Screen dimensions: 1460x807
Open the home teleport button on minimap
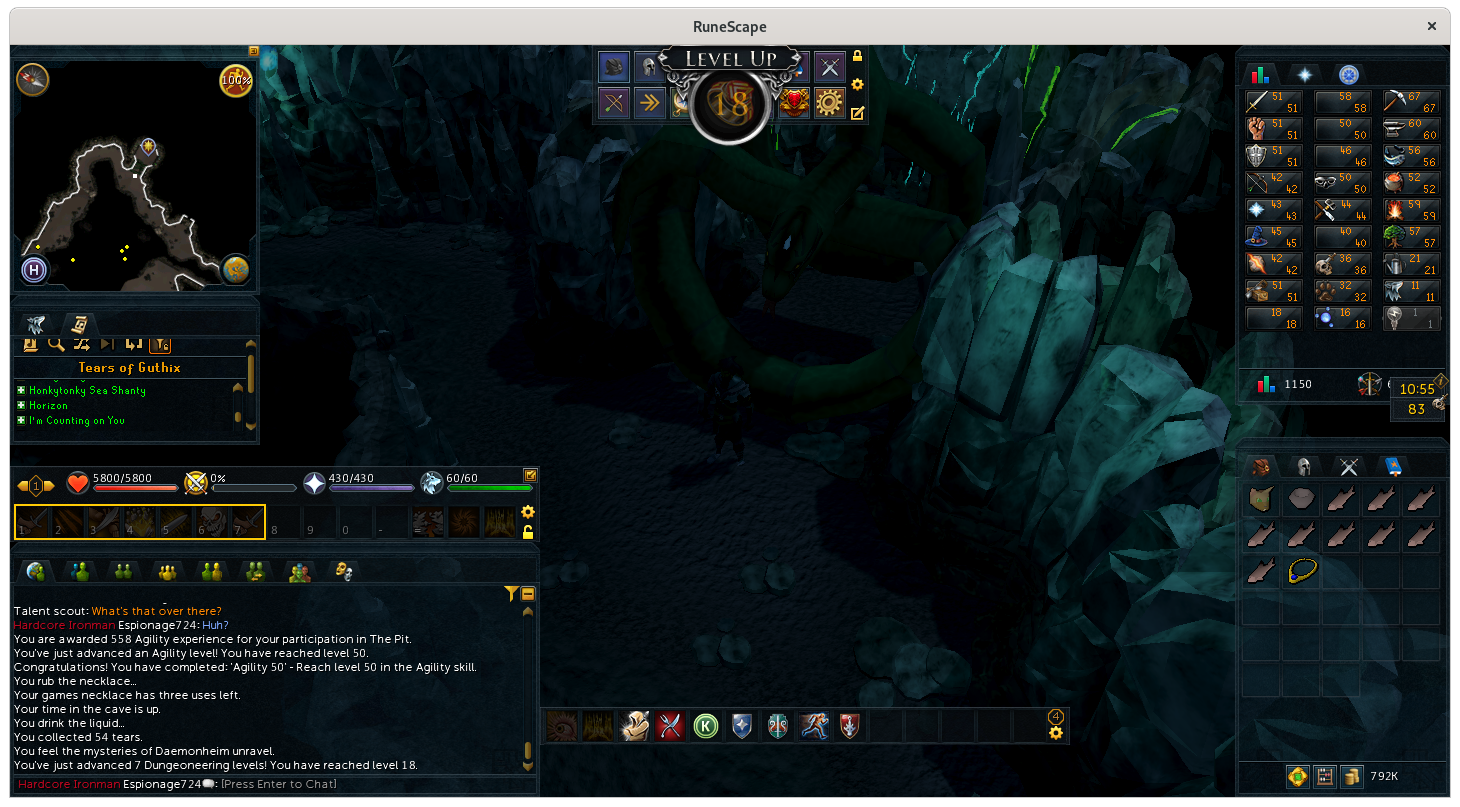pos(34,269)
